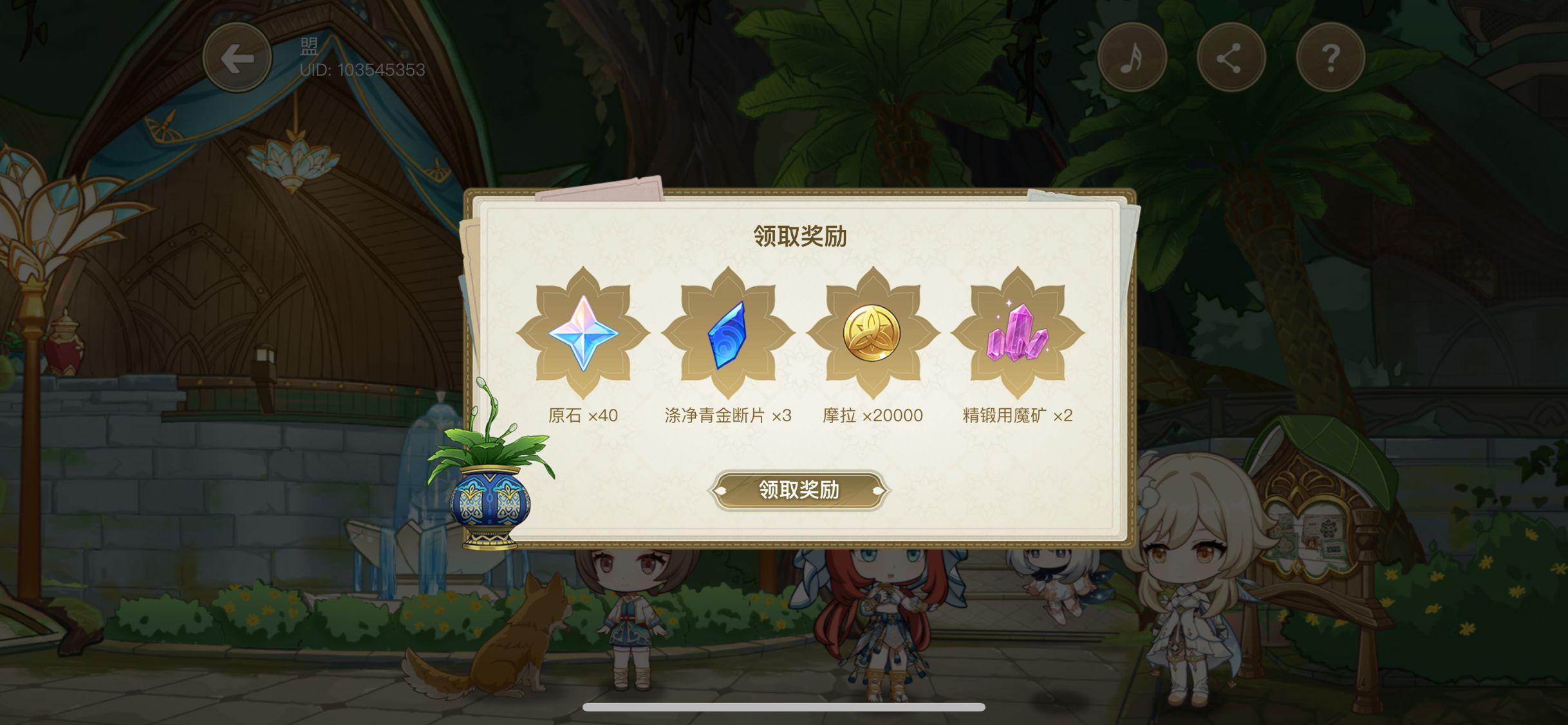This screenshot has width=1568, height=725.
Task: Toggle the music note sound icon
Action: [x=1133, y=57]
